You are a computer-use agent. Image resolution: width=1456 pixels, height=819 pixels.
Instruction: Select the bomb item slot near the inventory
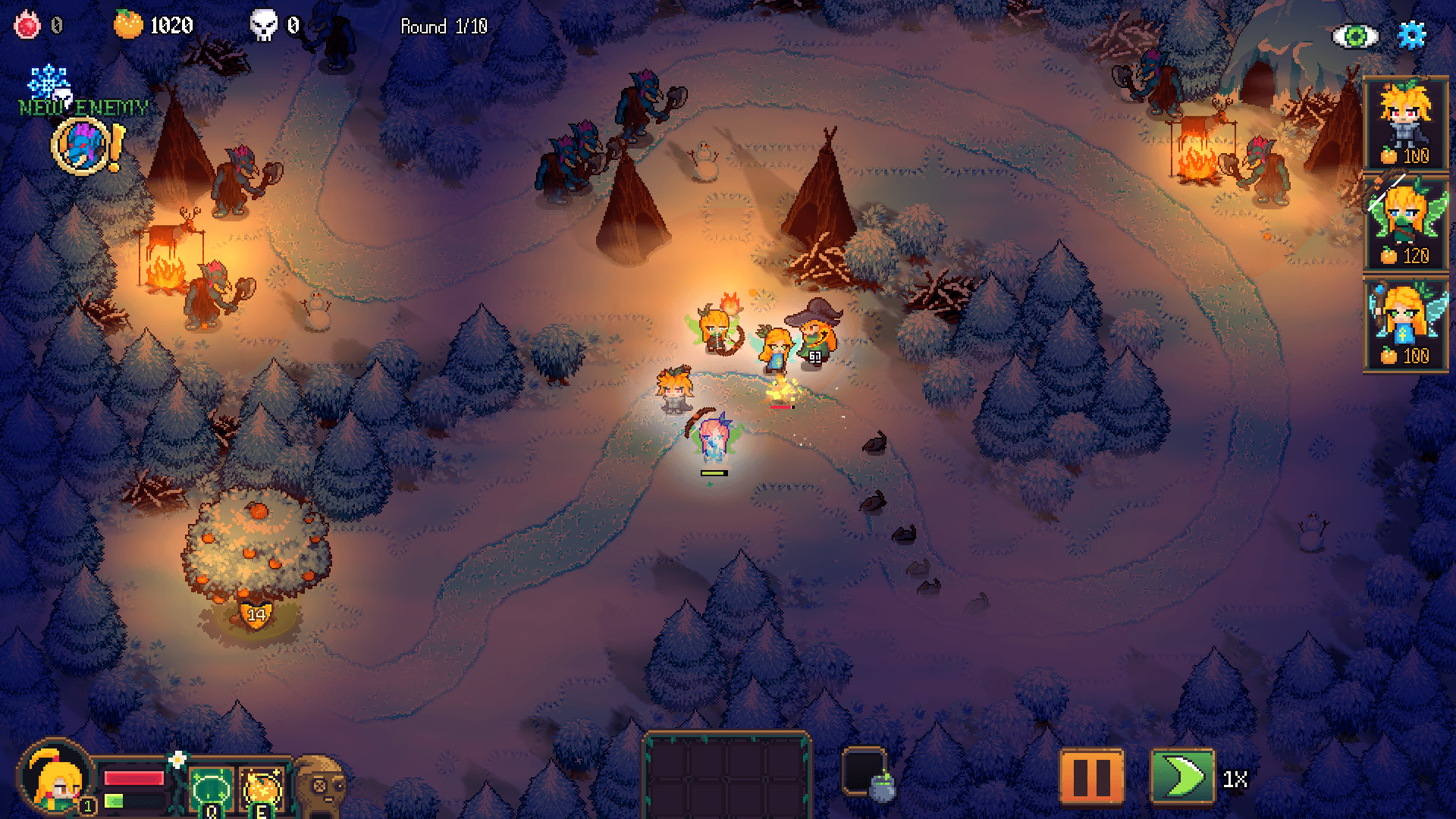pos(868,773)
